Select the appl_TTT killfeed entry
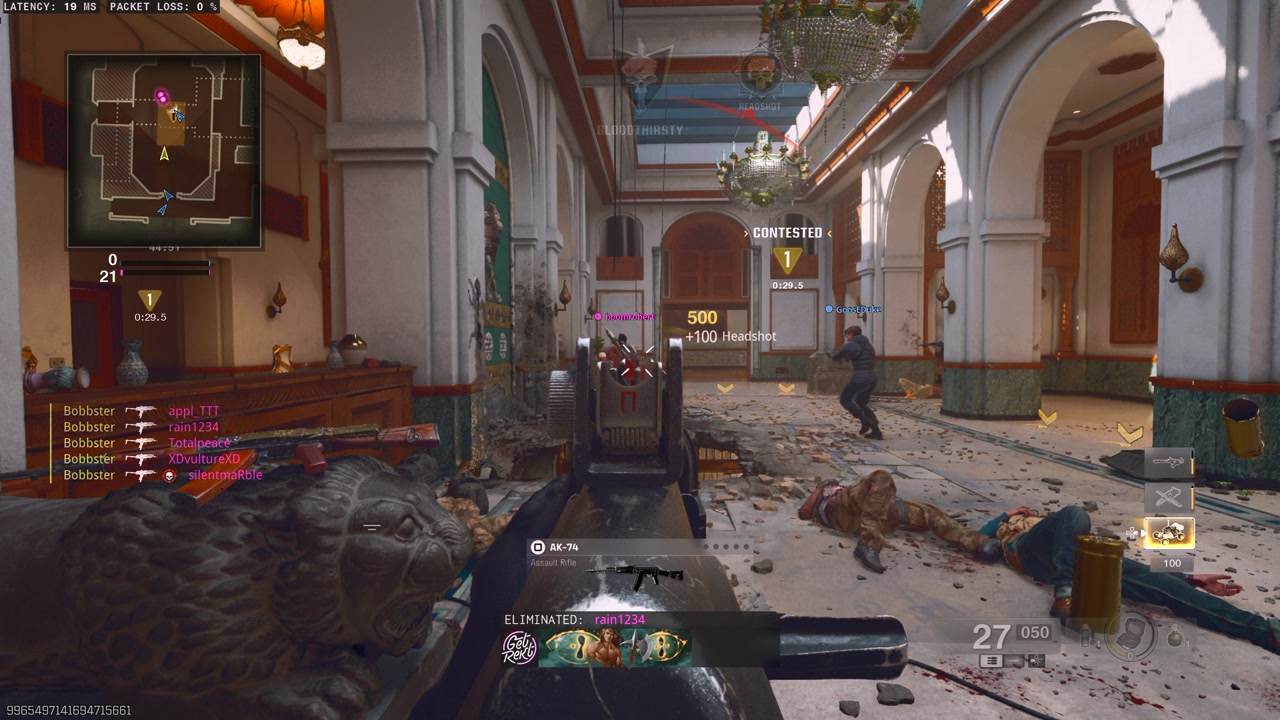Screen dimensions: 1280x720 tap(141, 411)
